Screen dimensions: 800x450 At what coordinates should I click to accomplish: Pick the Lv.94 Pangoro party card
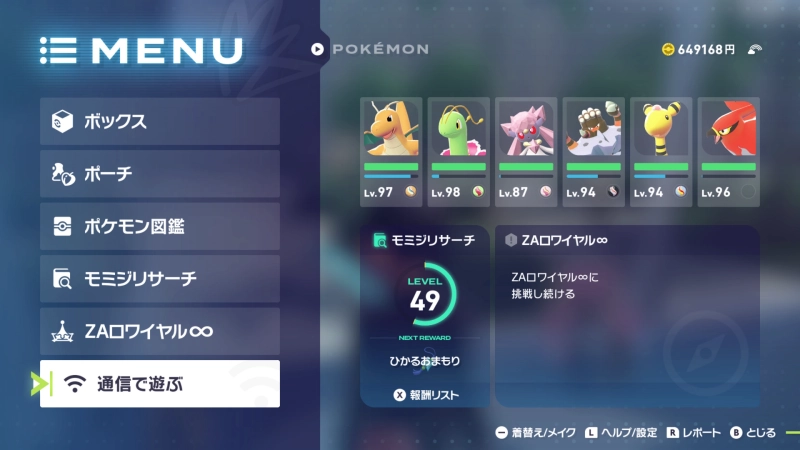tap(593, 151)
